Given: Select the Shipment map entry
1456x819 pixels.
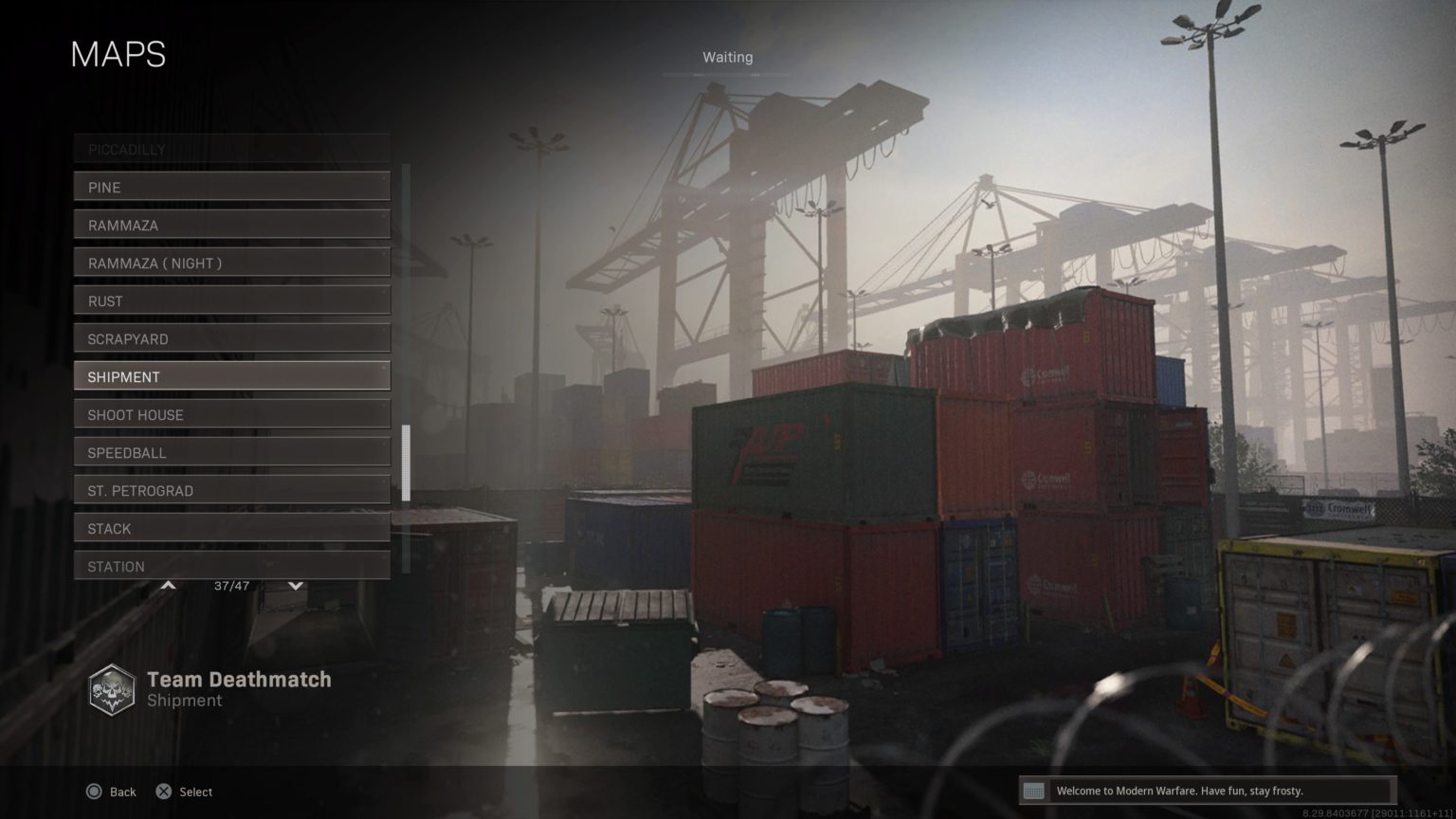Looking at the screenshot, I should pos(230,376).
